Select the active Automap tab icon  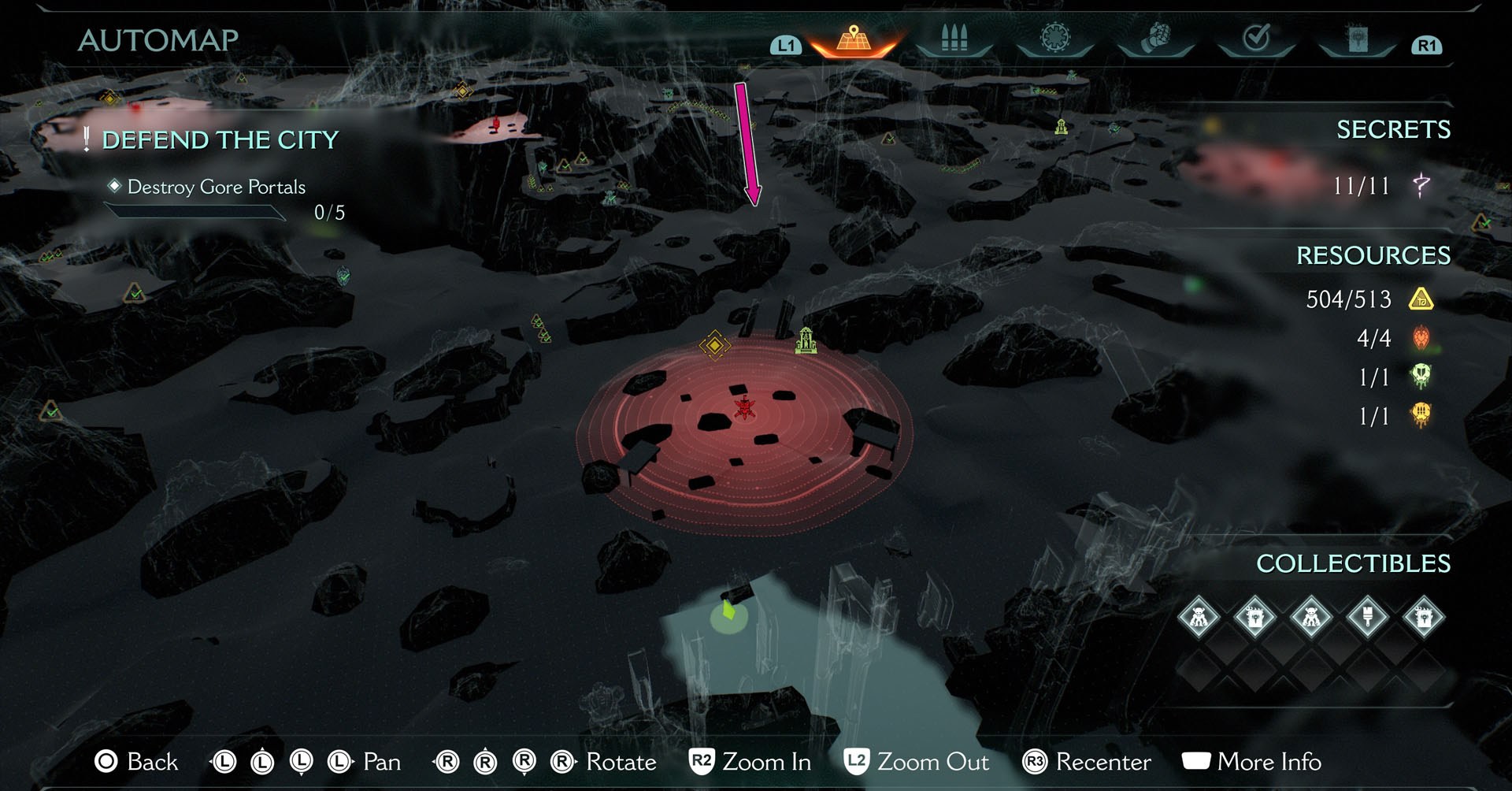point(854,39)
